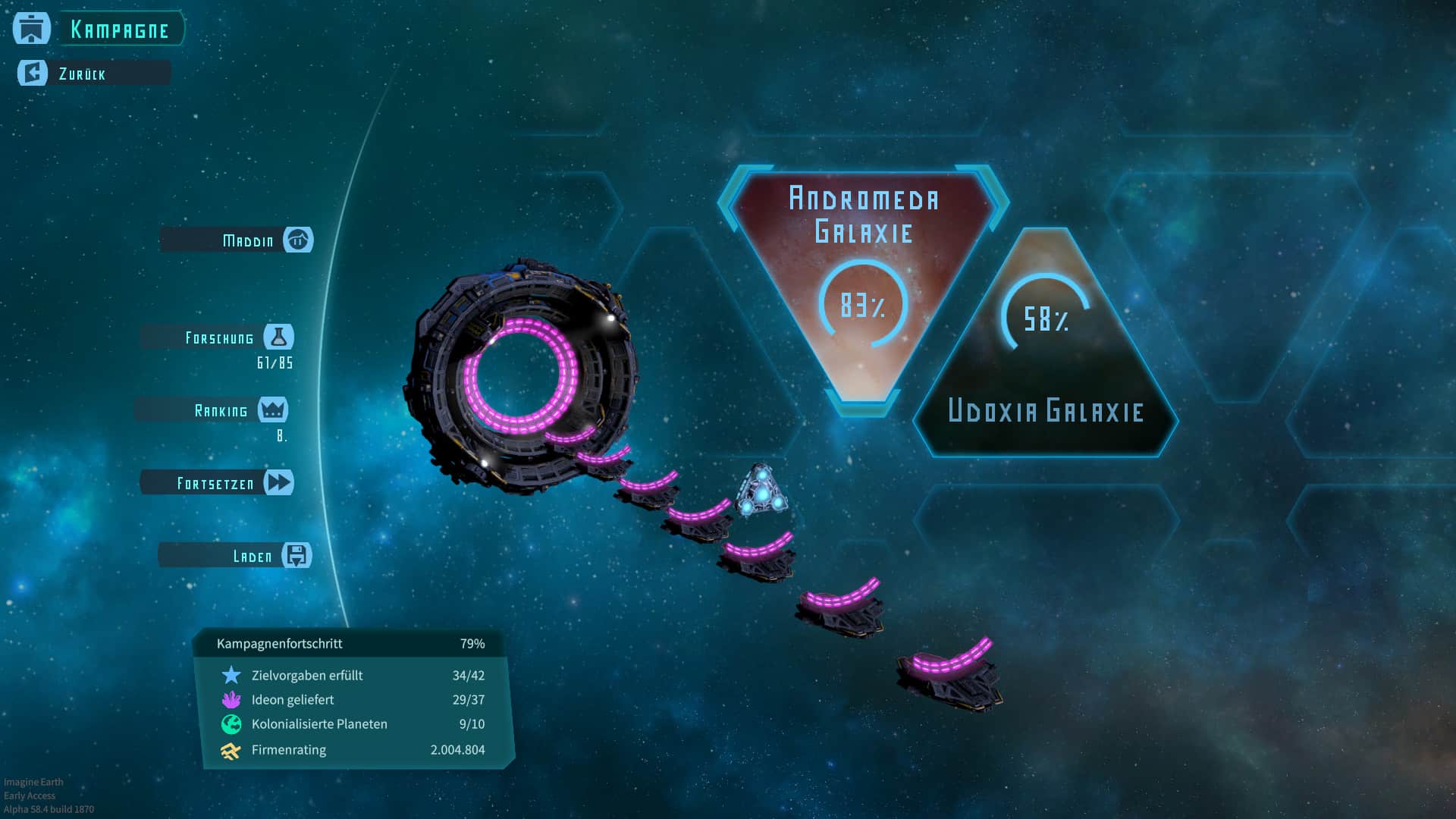Continue the campaign with Fortsetzen

pyautogui.click(x=216, y=483)
